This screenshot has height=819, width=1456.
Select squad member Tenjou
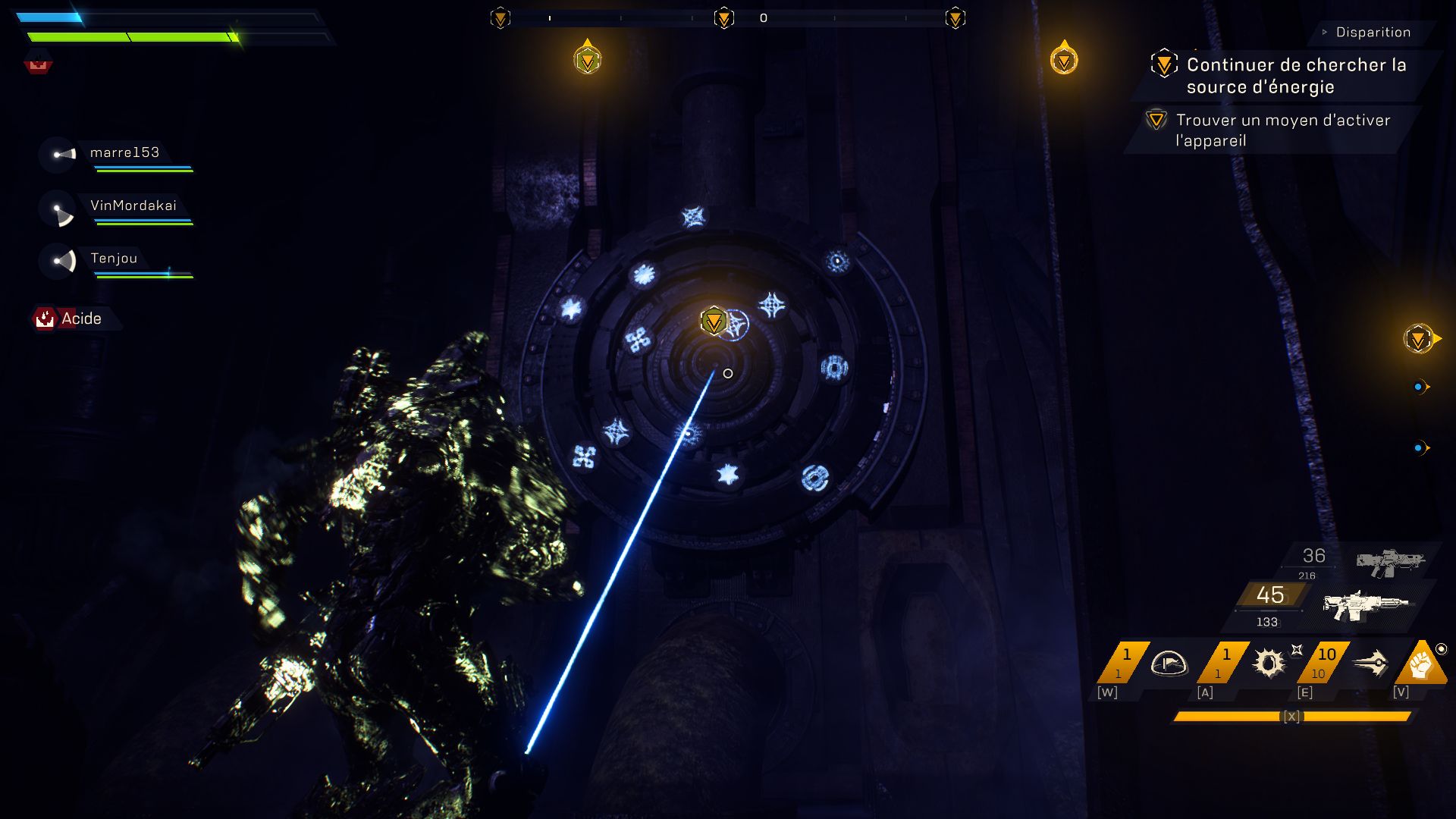tap(114, 259)
